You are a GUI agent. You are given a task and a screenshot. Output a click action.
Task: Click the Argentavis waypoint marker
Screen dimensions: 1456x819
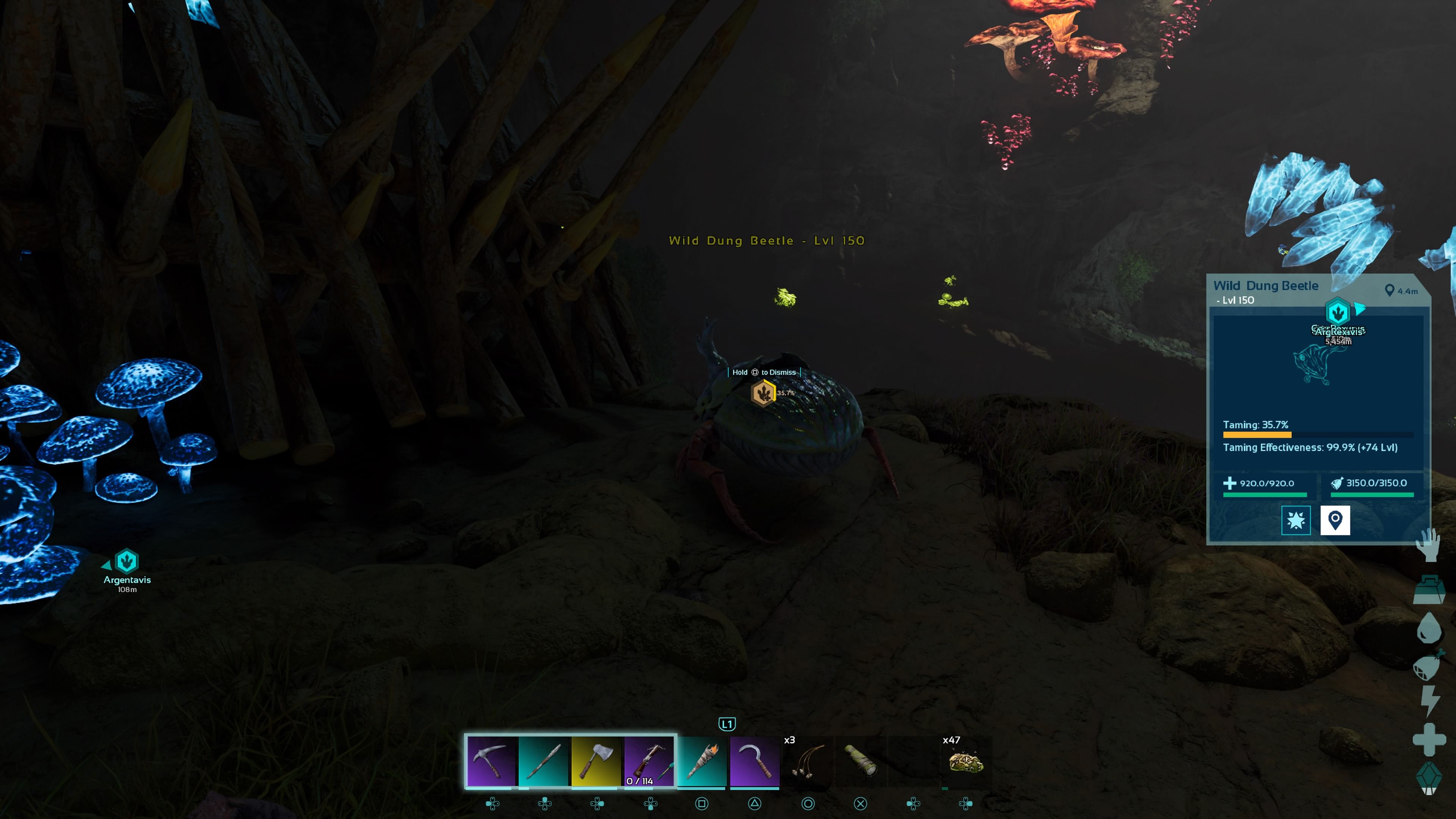click(127, 561)
